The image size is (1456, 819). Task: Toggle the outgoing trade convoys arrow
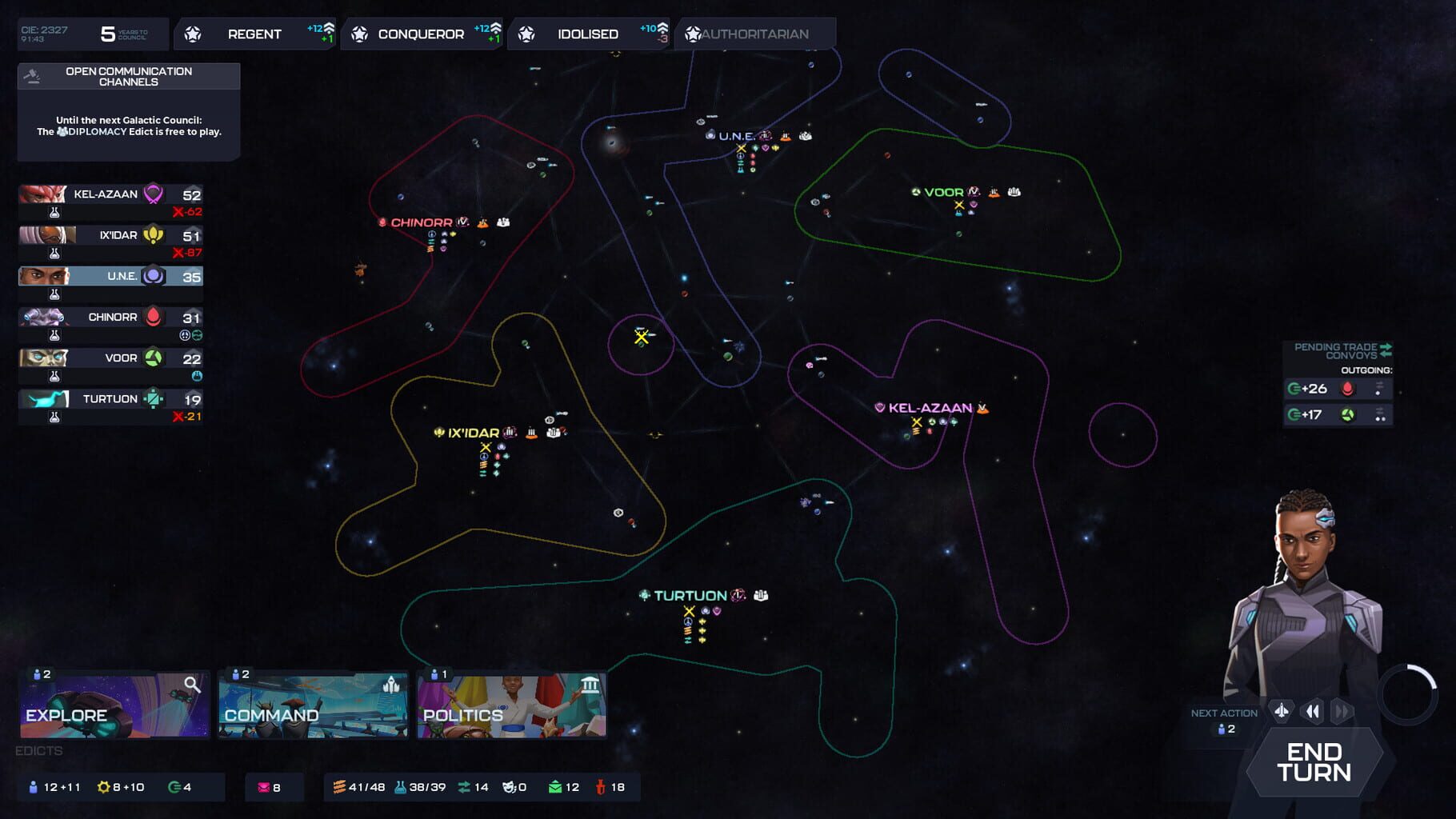pyautogui.click(x=1386, y=346)
